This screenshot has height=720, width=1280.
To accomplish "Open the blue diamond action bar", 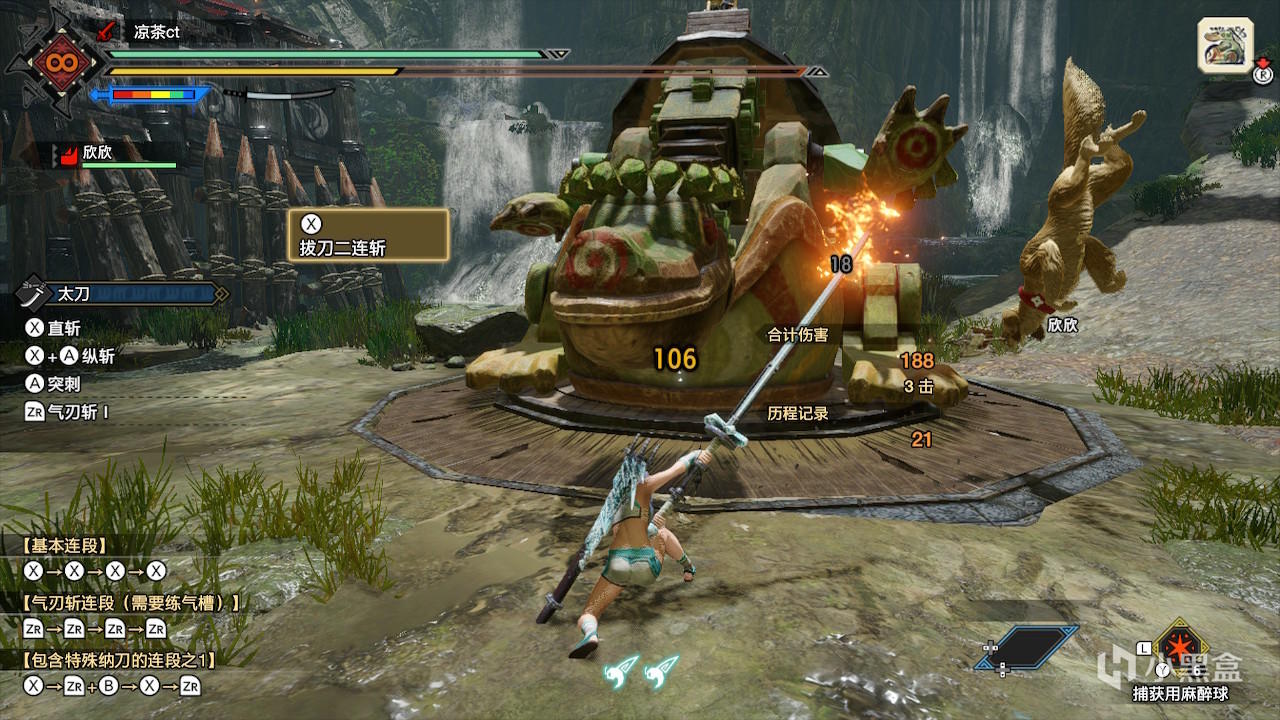I will click(1029, 647).
